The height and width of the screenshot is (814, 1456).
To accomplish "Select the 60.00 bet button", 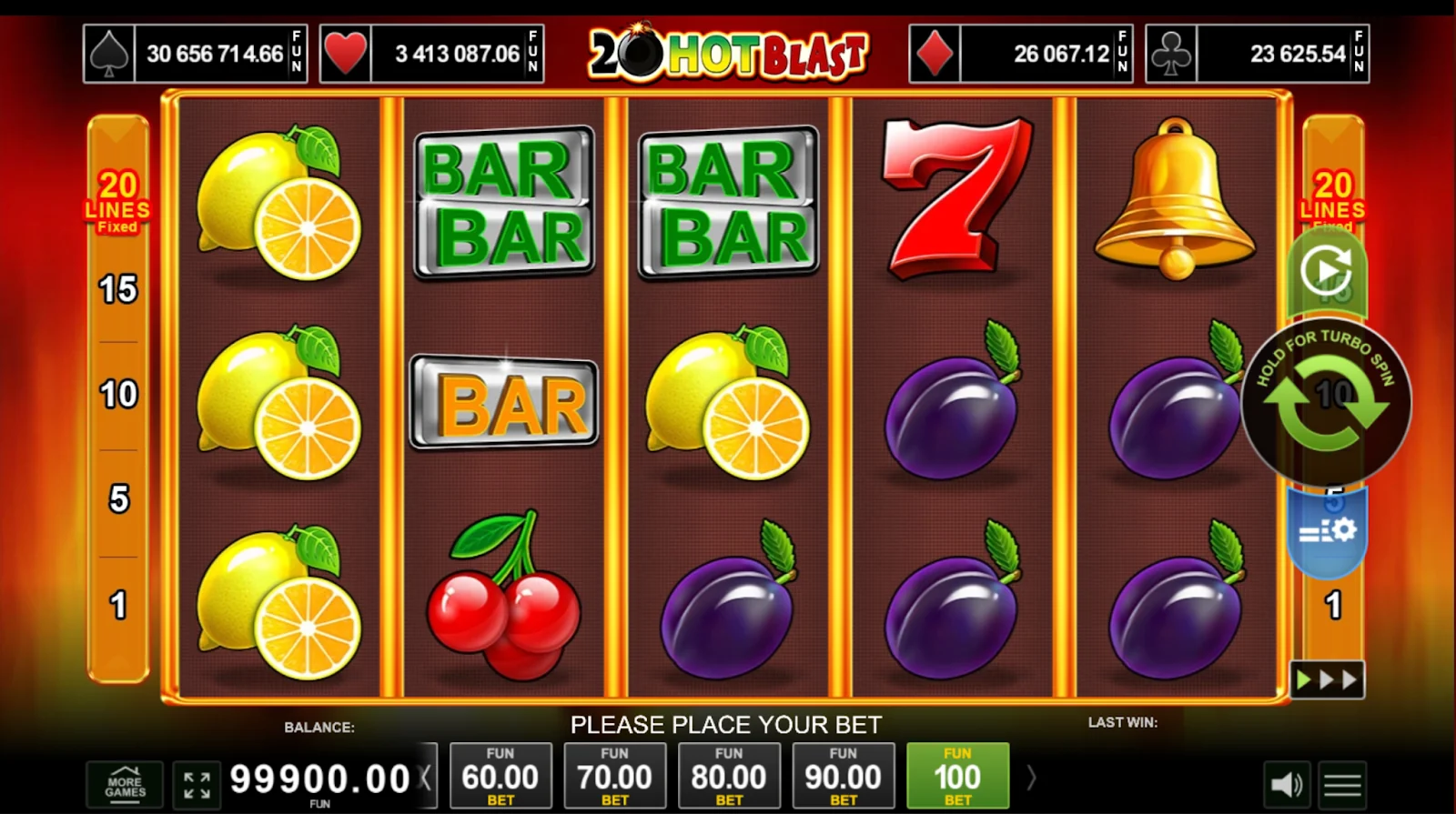I will tap(500, 776).
